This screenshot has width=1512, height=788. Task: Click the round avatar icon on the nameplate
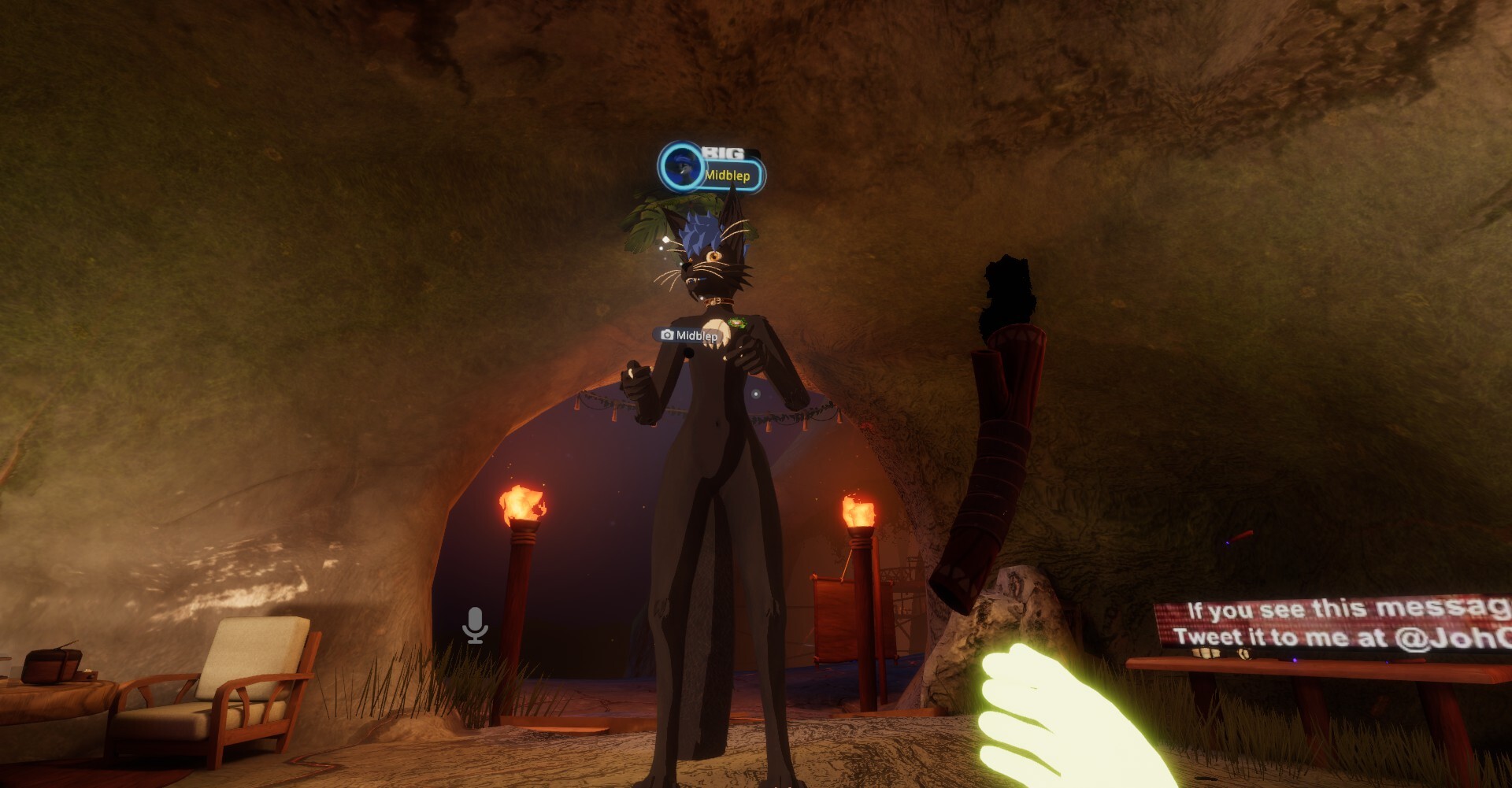(681, 167)
